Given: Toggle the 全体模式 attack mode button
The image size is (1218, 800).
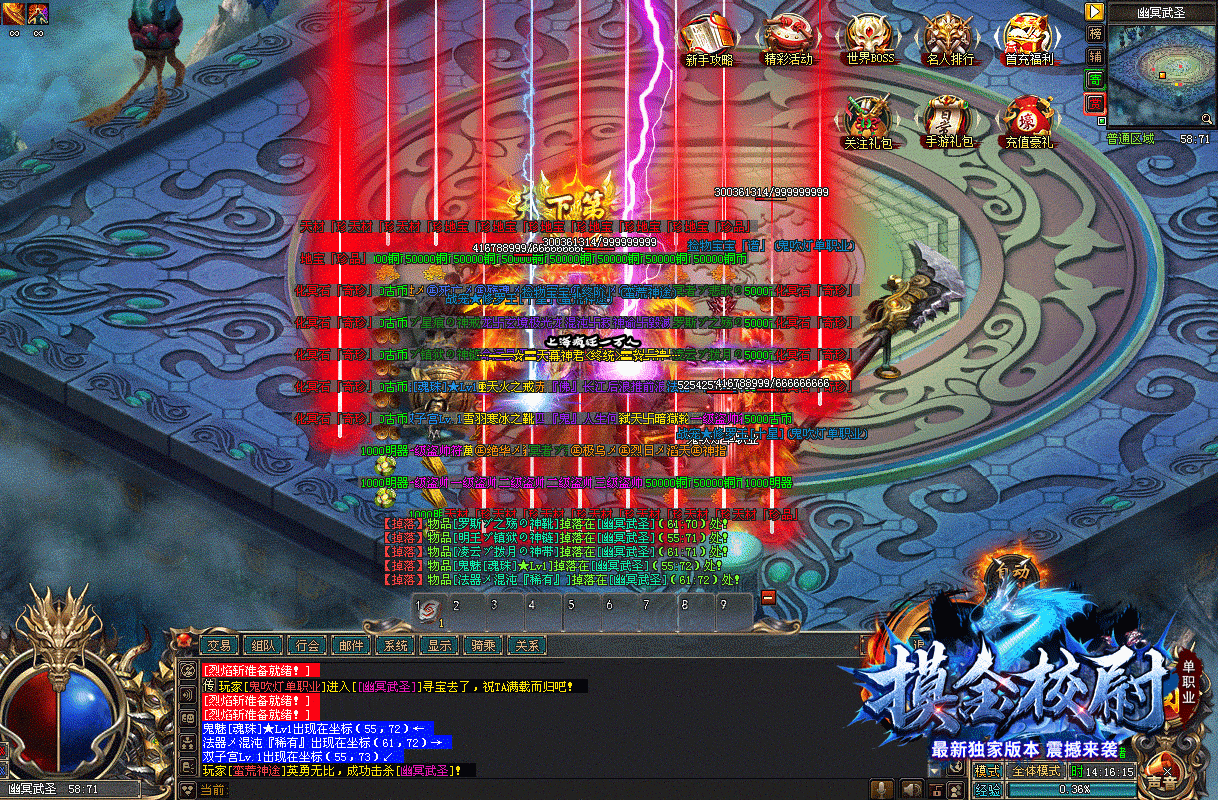Looking at the screenshot, I should pos(1035,771).
